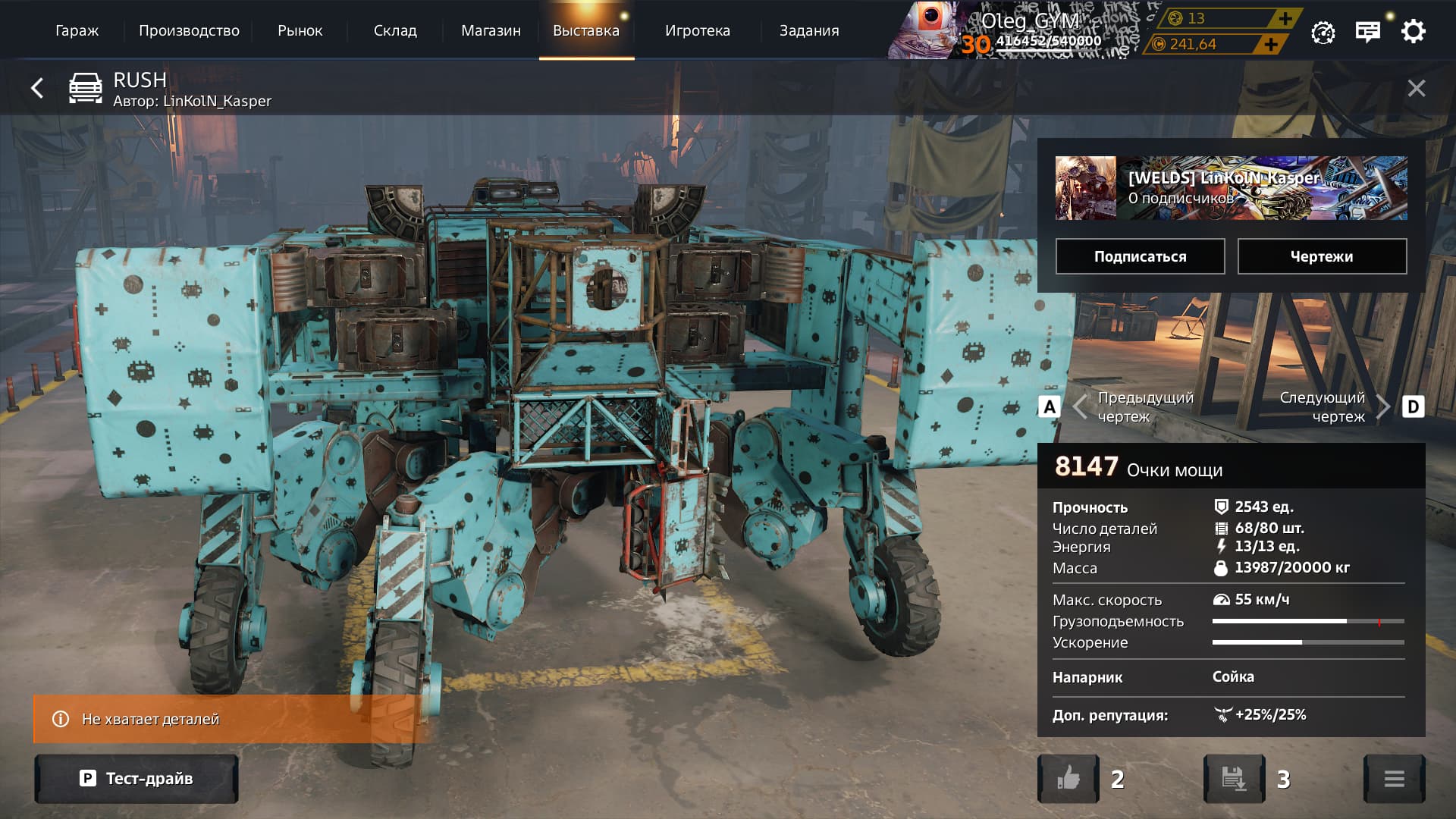Open the Игротека tab
Image resolution: width=1456 pixels, height=819 pixels.
point(697,31)
